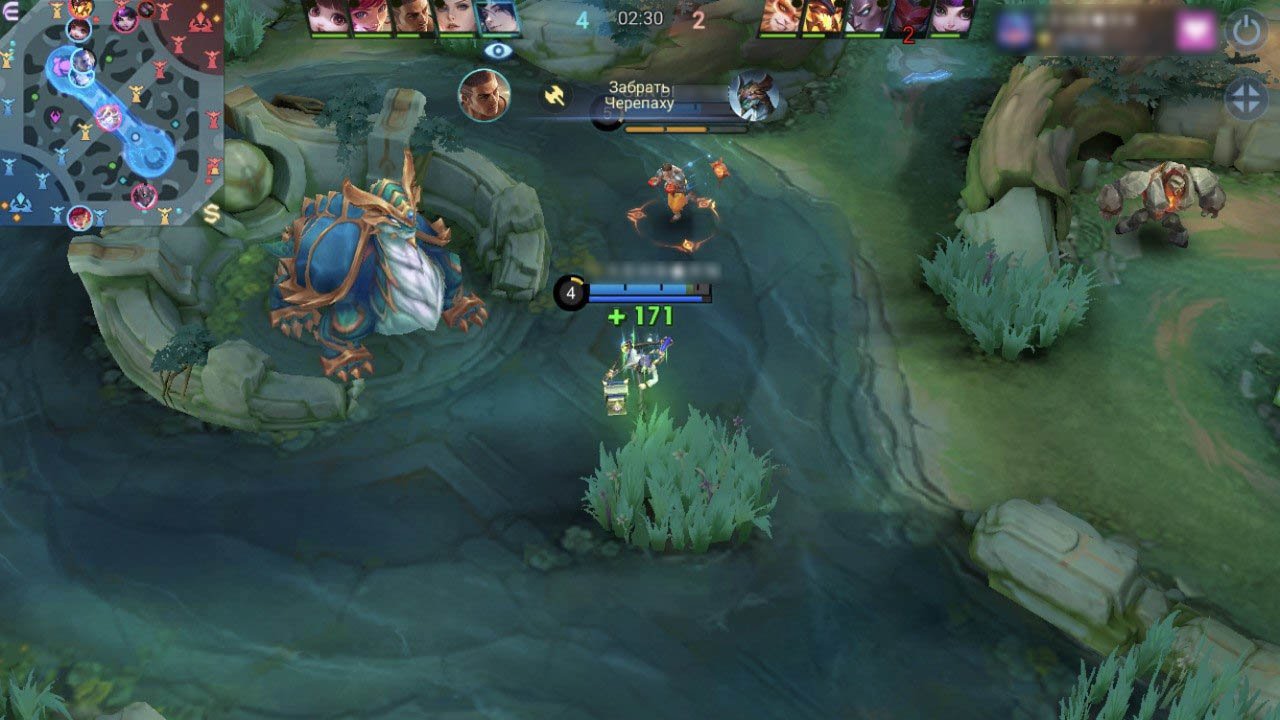Click the Turtle creature portrait icon

pyautogui.click(x=752, y=96)
